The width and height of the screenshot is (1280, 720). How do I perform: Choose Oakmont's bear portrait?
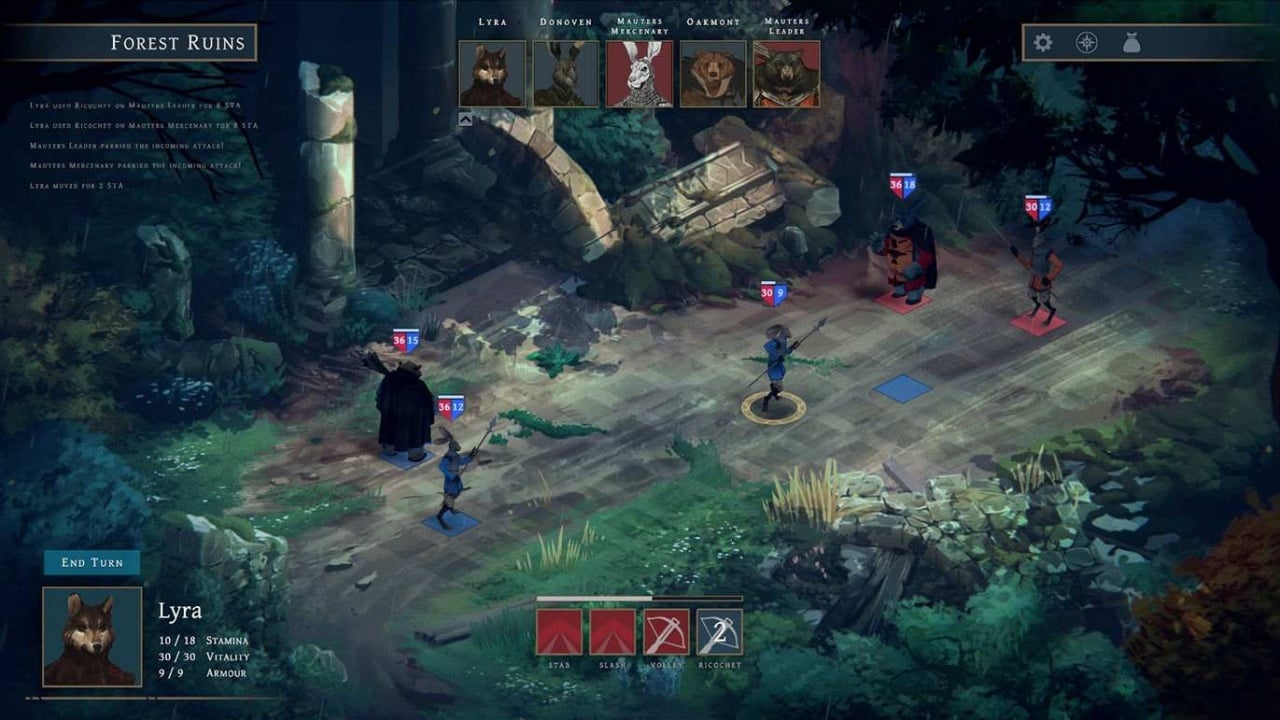[713, 74]
